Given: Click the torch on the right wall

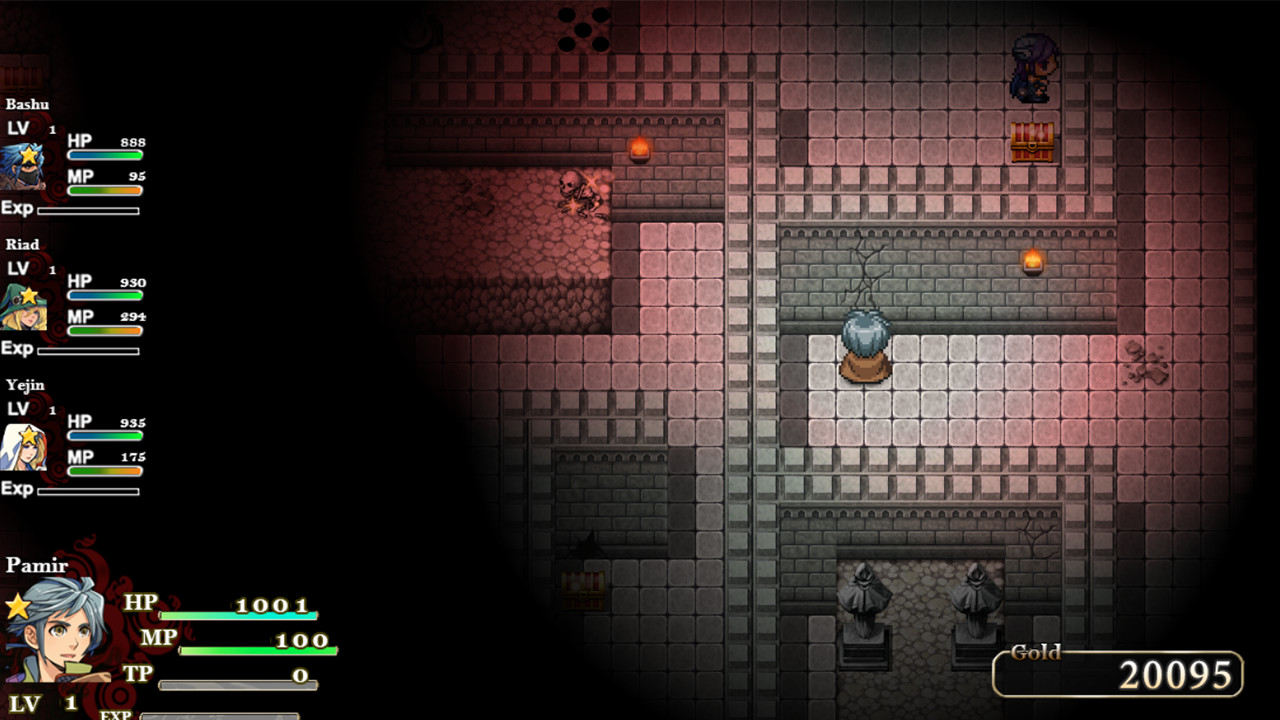Looking at the screenshot, I should pyautogui.click(x=1034, y=260).
